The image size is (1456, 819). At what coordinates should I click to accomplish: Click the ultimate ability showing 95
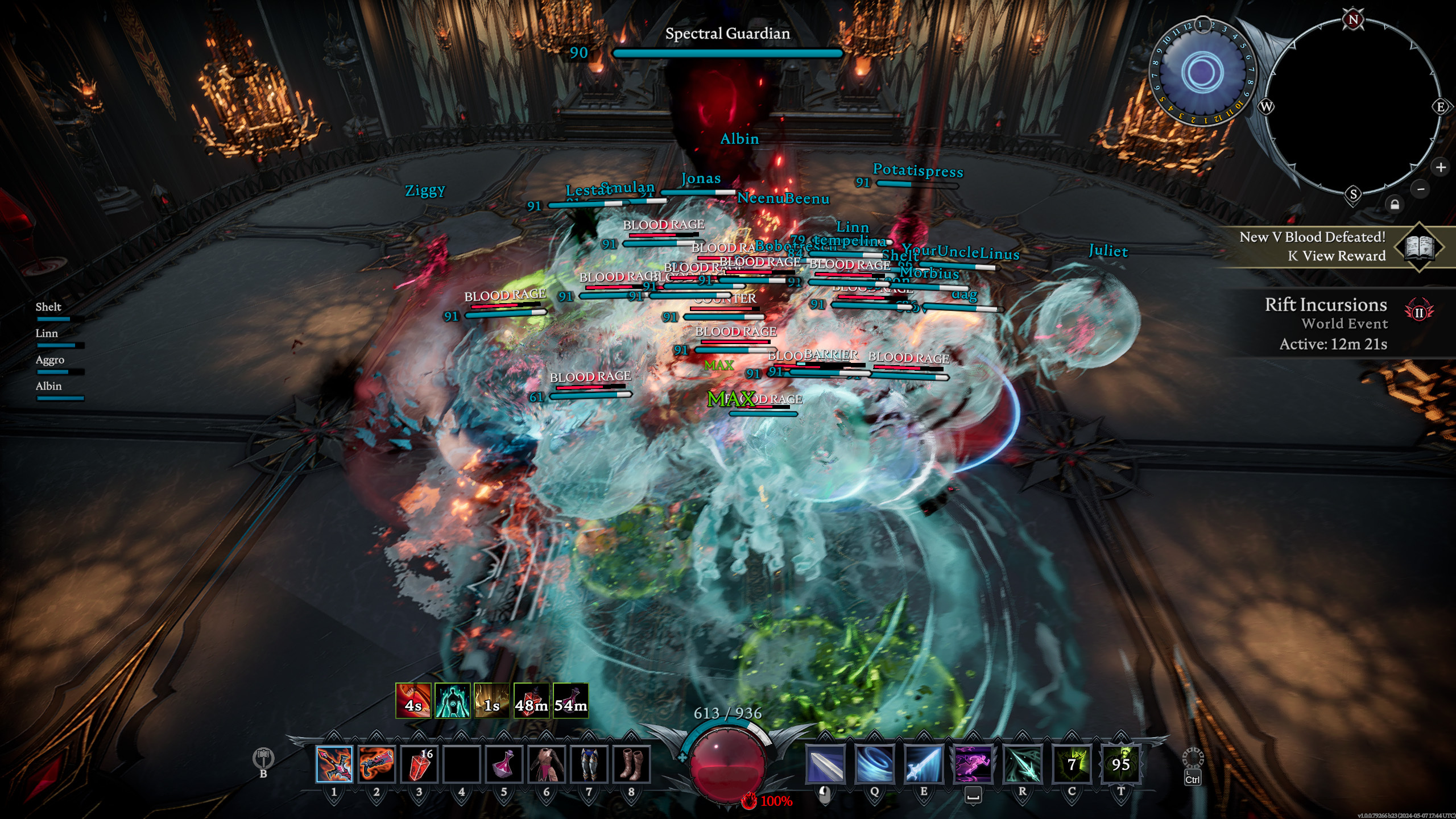[1121, 764]
